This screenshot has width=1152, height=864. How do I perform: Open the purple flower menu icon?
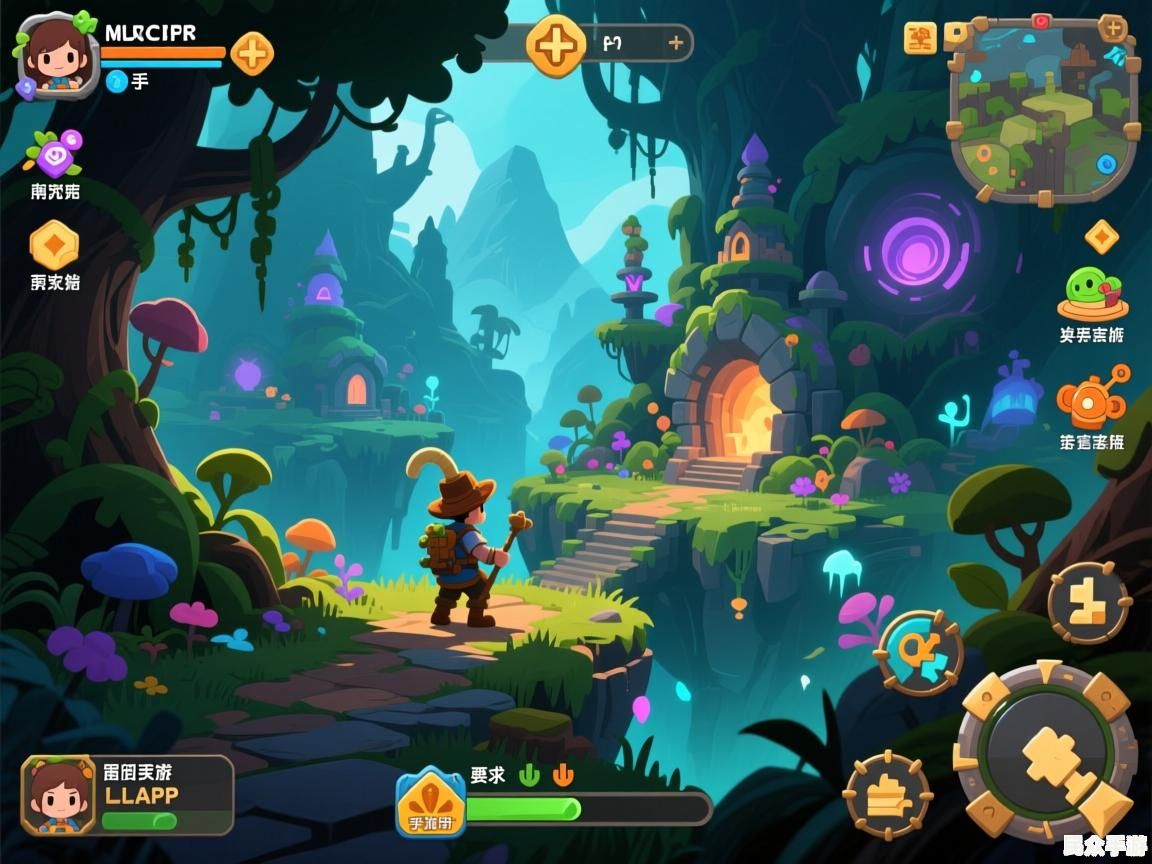point(54,153)
